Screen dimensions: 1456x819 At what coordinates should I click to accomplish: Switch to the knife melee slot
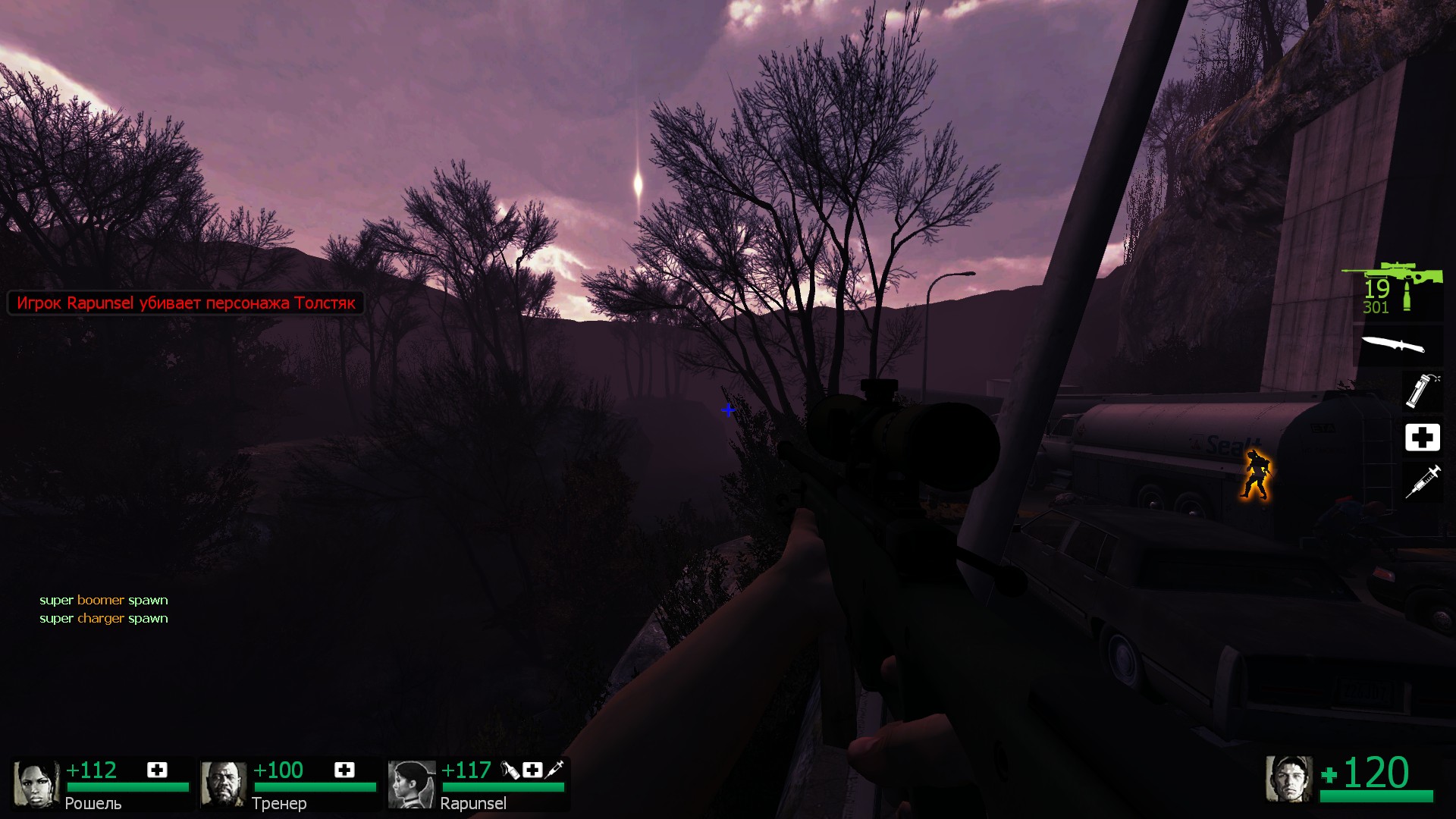pyautogui.click(x=1393, y=345)
